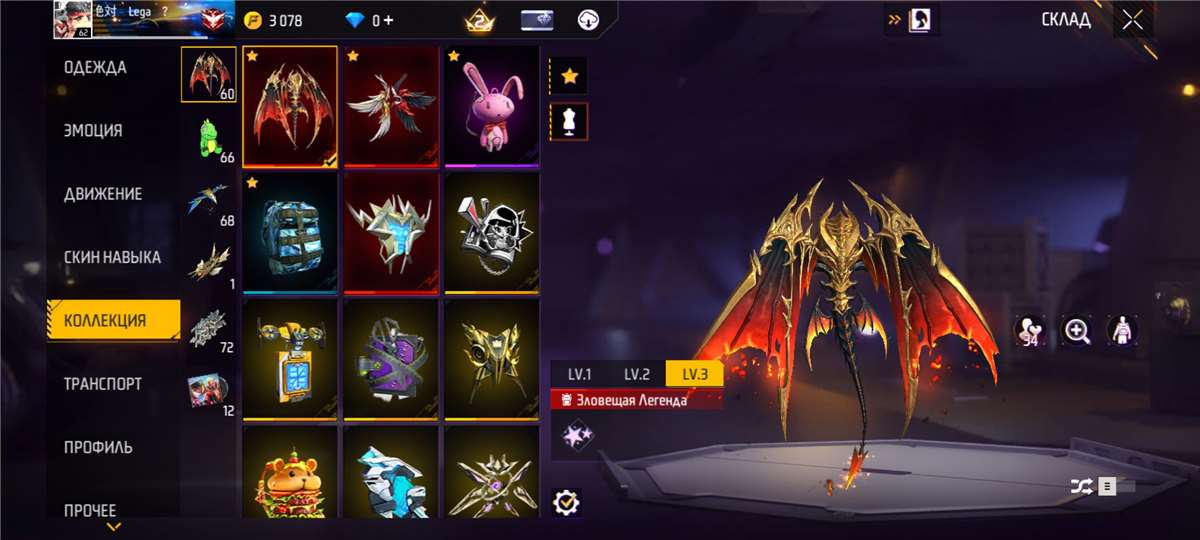This screenshot has width=1200, height=540.
Task: Toggle the star favorites filter
Action: [569, 76]
